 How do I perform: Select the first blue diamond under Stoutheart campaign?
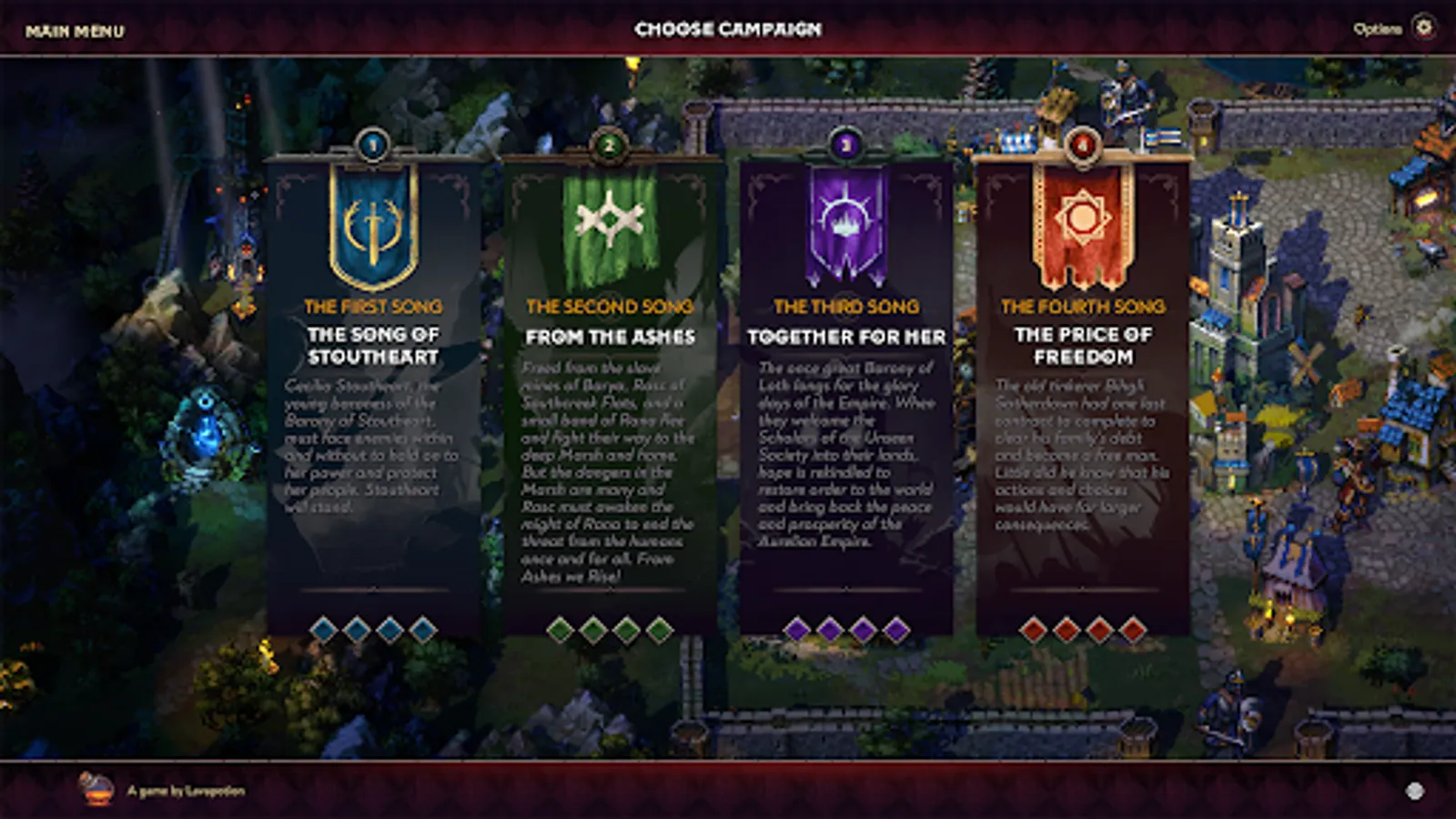tap(324, 627)
